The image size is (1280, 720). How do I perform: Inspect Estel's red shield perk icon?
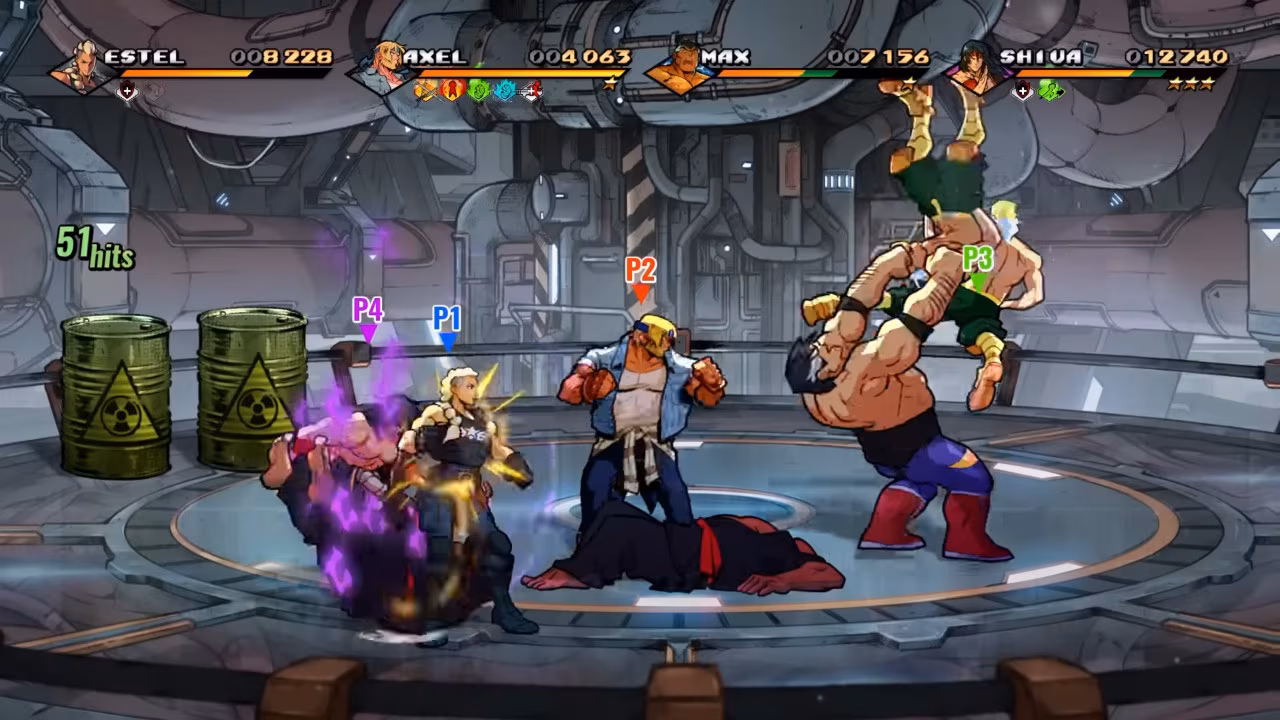click(126, 91)
